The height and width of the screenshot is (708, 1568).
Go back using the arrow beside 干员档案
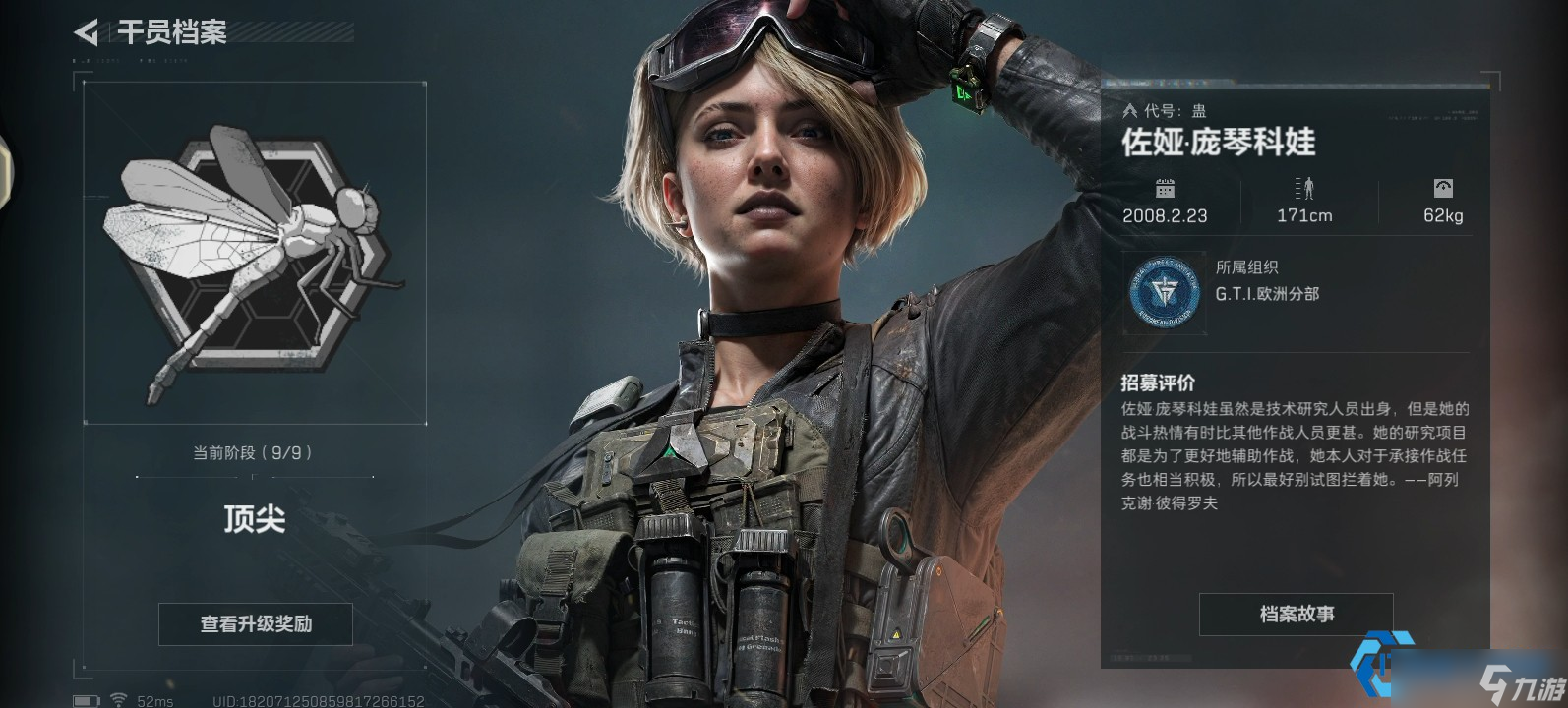[x=87, y=33]
